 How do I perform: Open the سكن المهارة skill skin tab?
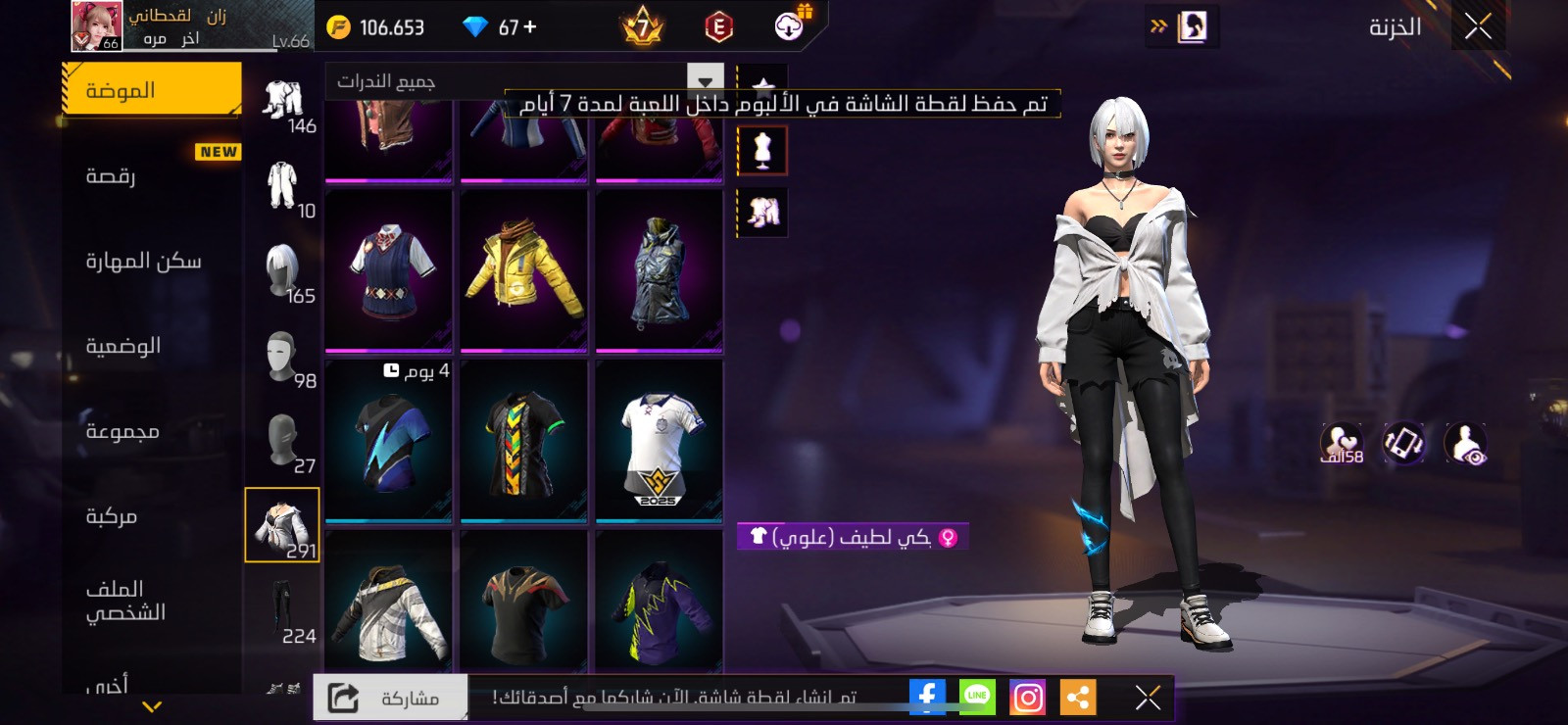[152, 261]
